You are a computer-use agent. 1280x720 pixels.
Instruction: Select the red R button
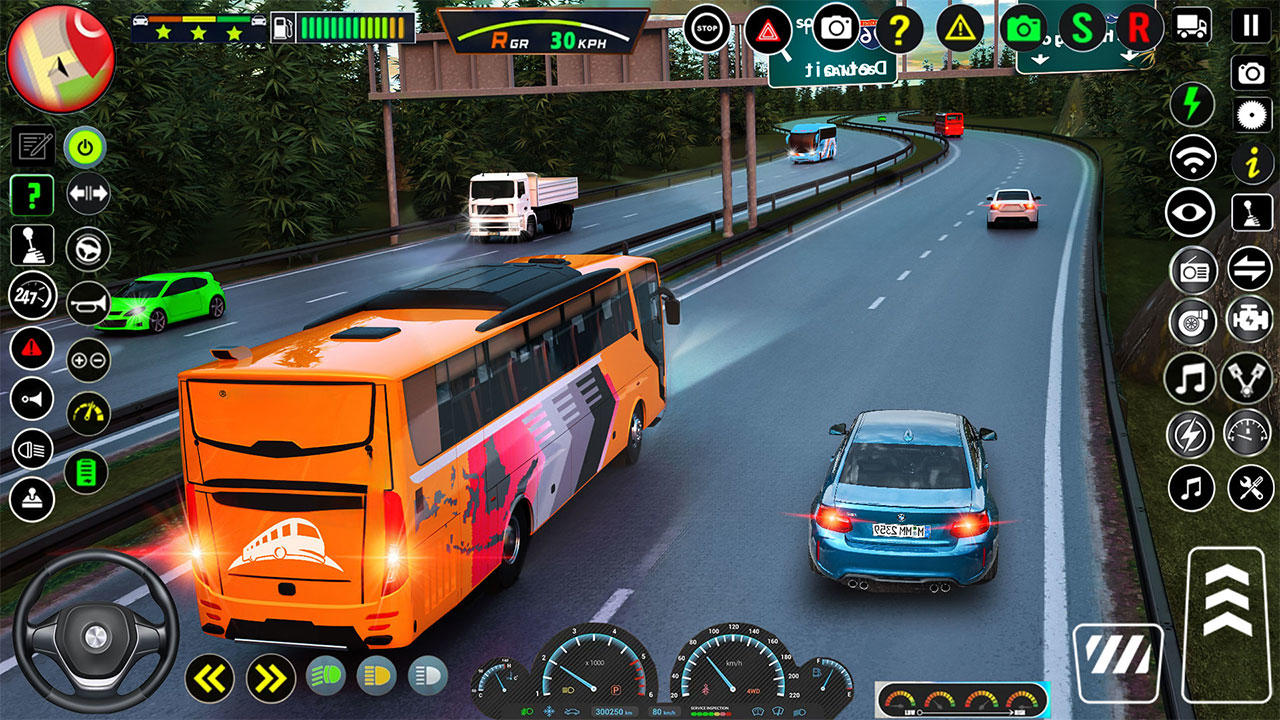pos(1138,28)
